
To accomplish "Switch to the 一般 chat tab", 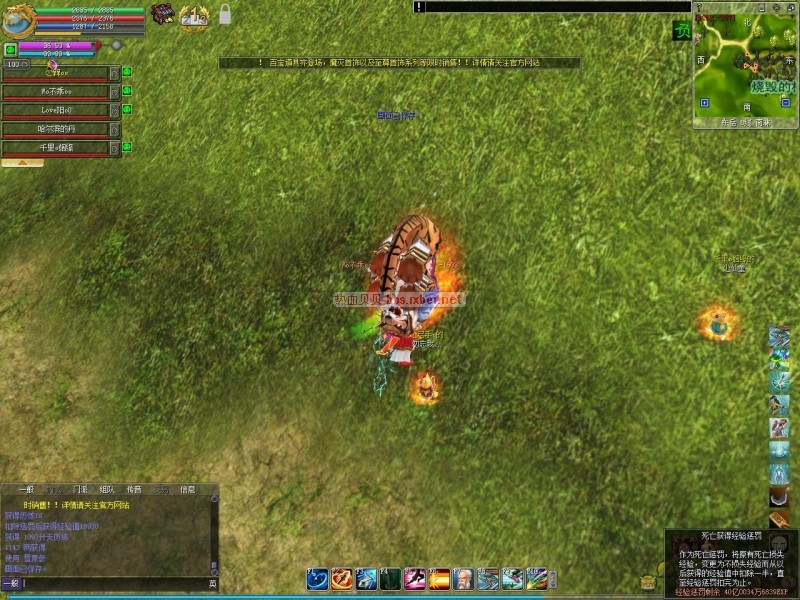I will click(x=26, y=490).
